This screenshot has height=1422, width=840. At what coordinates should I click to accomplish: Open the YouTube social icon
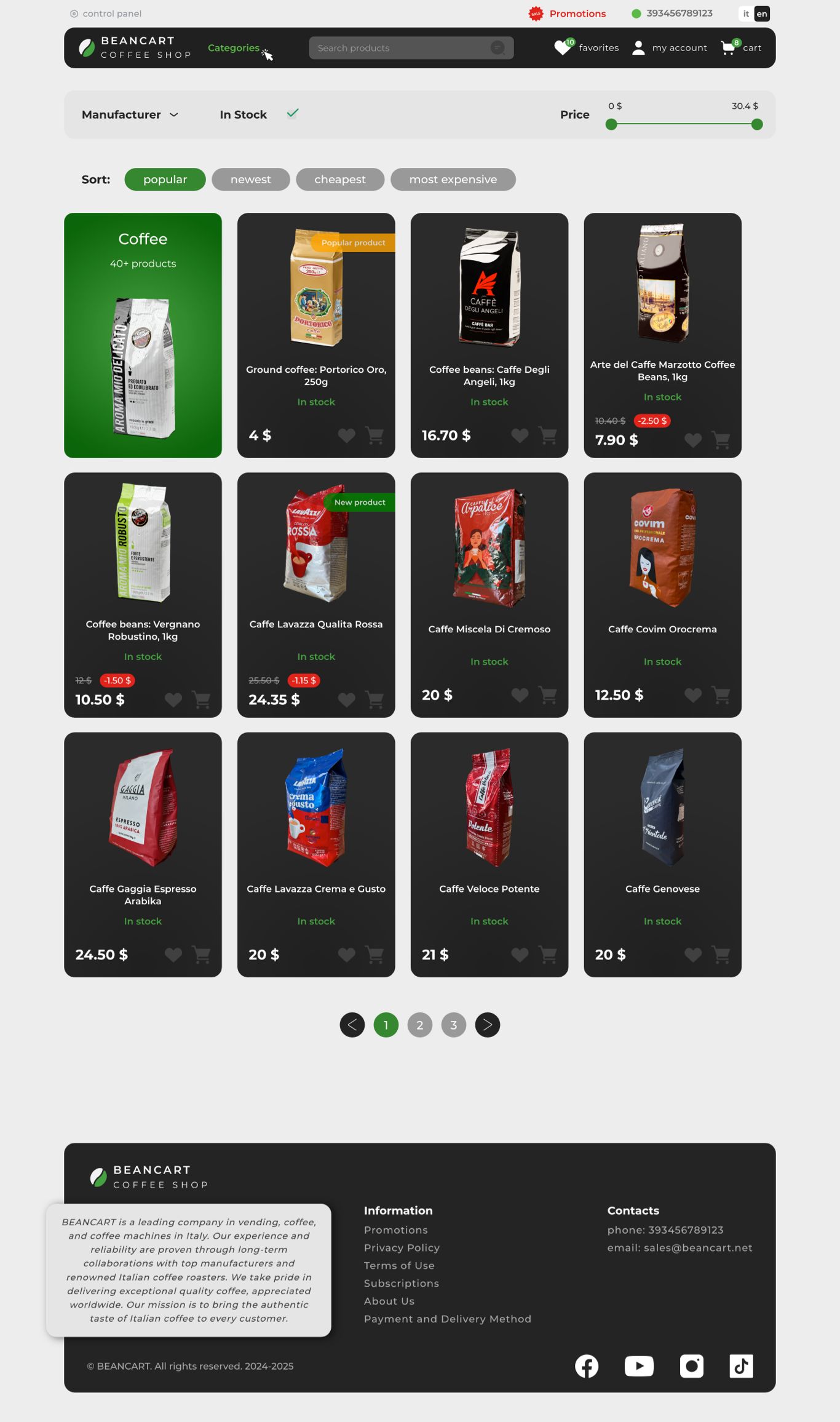coord(639,1367)
